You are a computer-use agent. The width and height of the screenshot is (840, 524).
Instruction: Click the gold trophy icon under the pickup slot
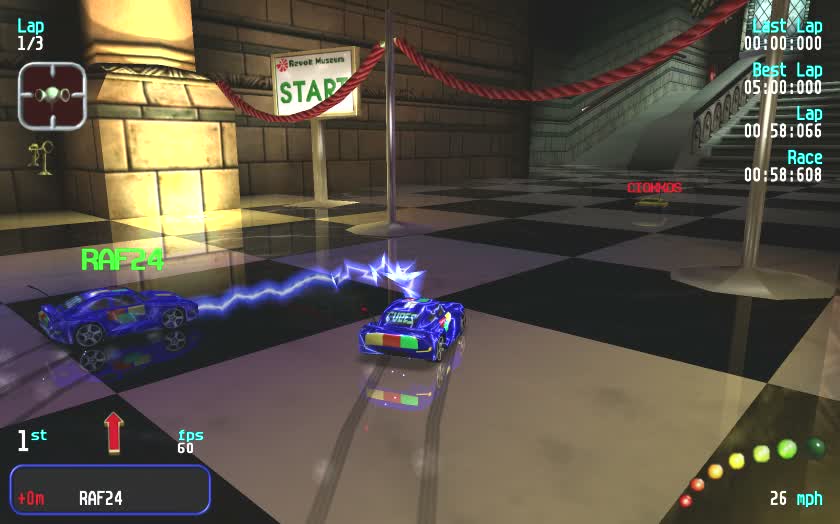[x=42, y=157]
